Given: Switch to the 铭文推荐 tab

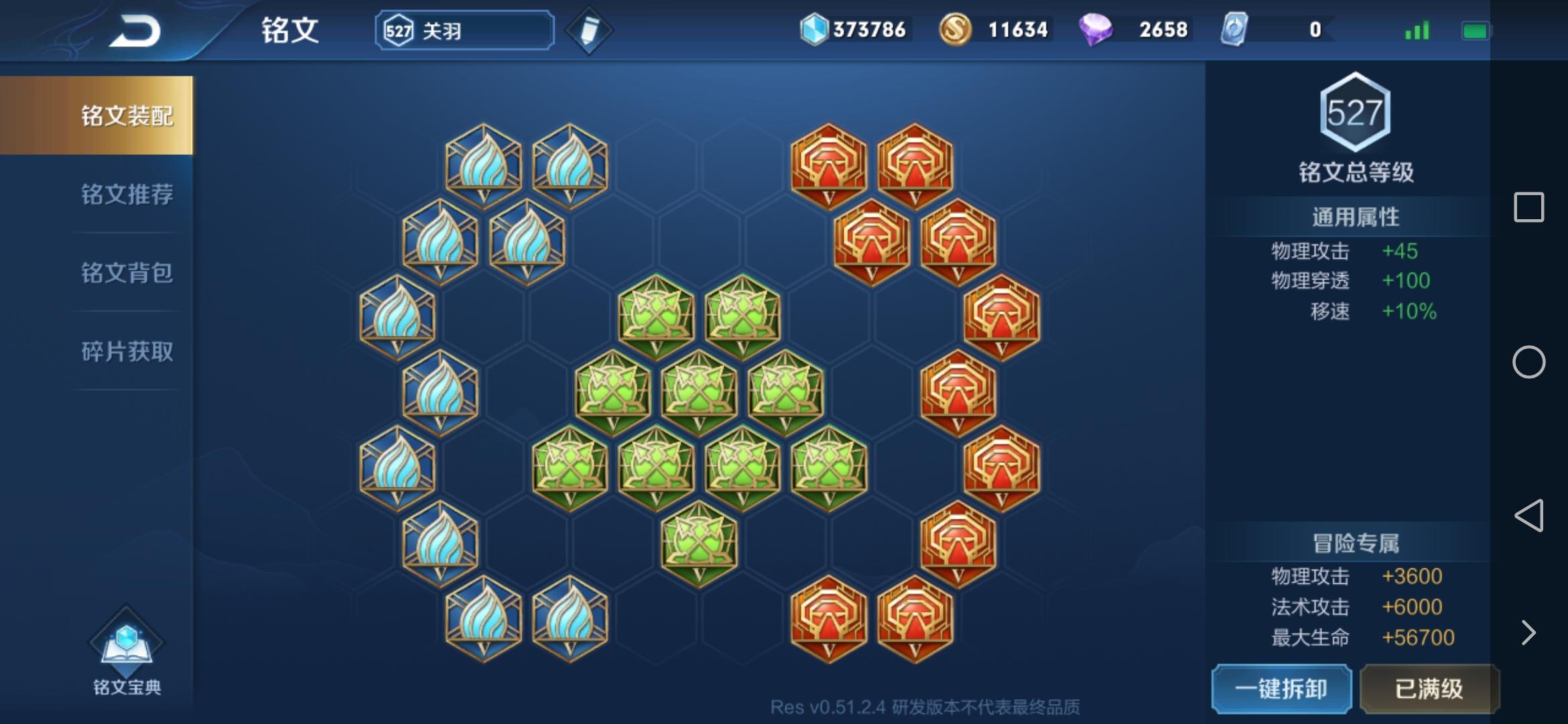Looking at the screenshot, I should pyautogui.click(x=126, y=194).
